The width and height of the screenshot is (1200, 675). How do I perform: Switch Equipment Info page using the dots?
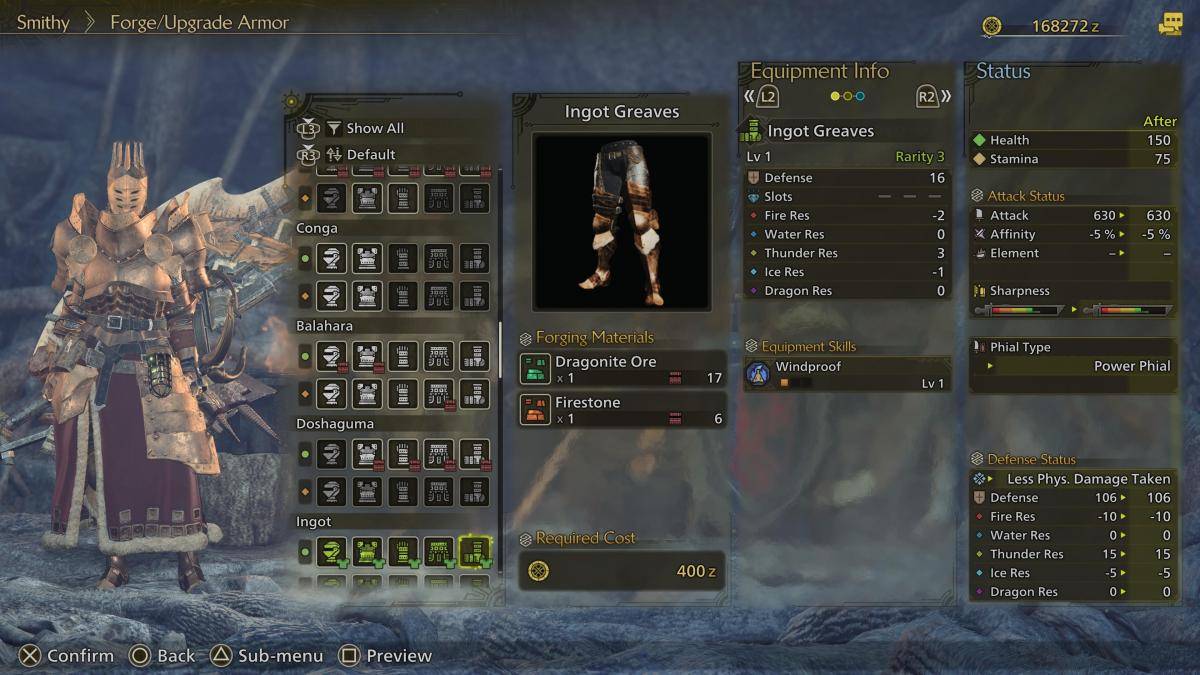[x=847, y=96]
